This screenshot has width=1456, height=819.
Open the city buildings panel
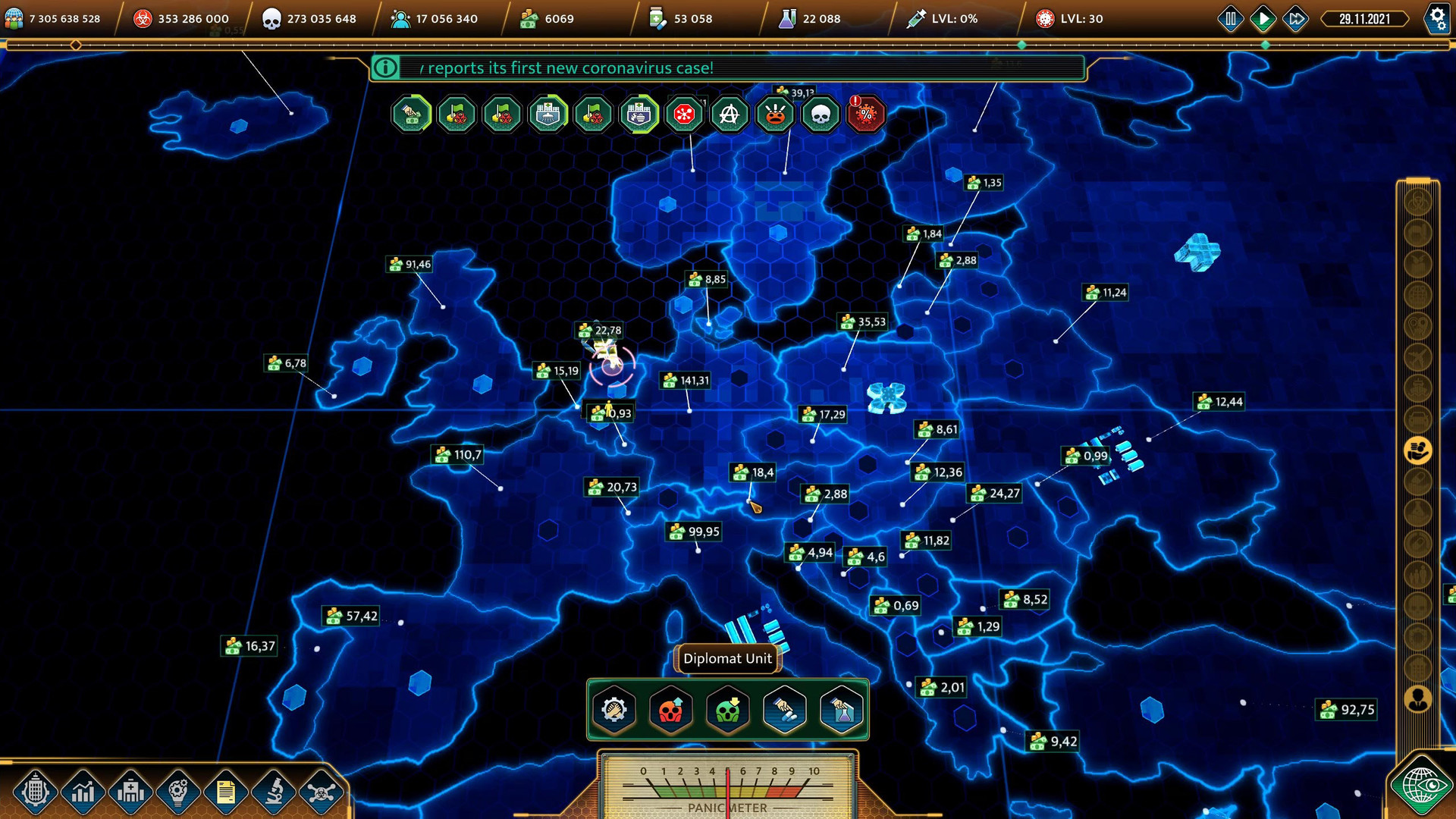coord(36,792)
